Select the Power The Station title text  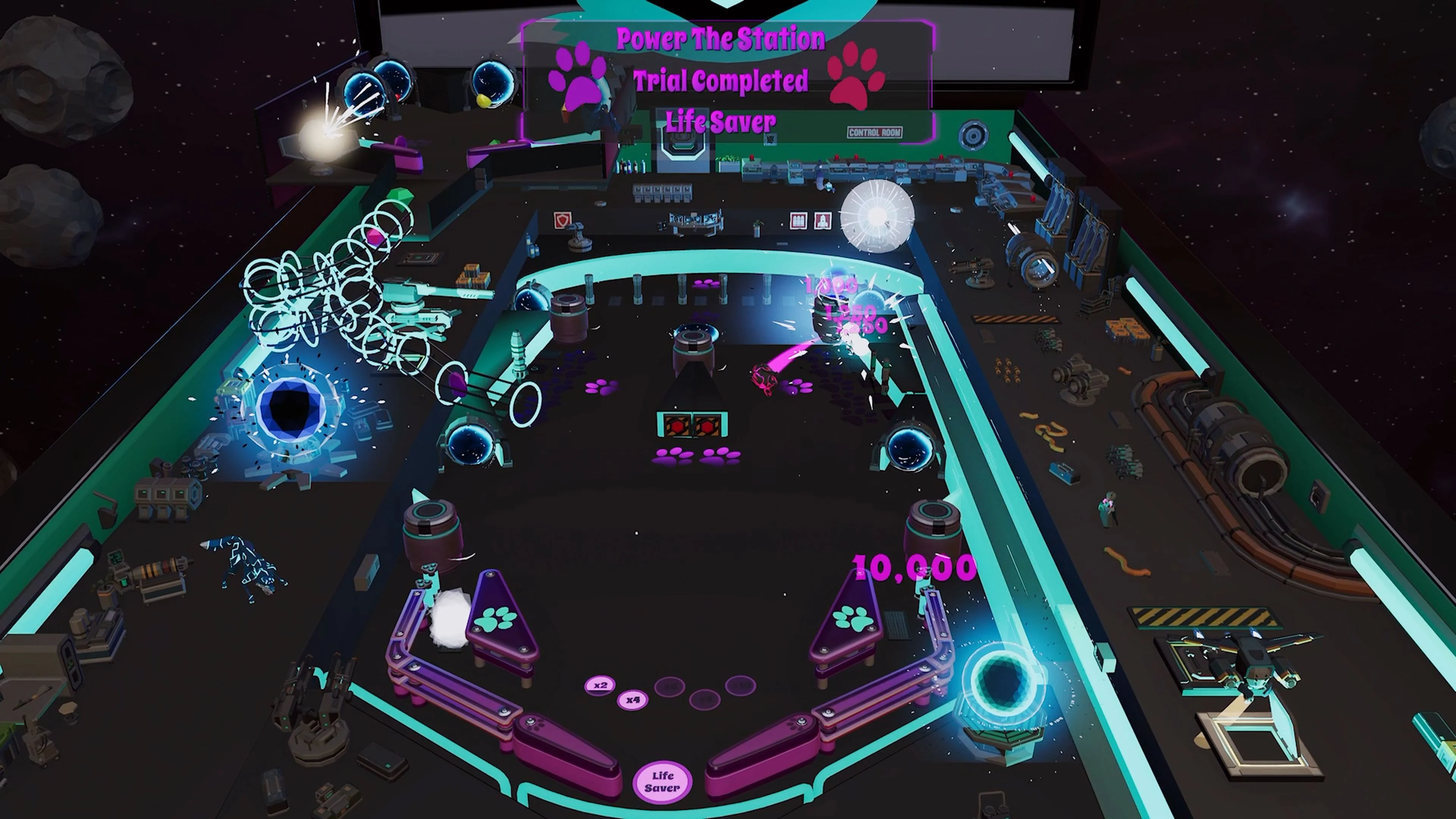720,38
